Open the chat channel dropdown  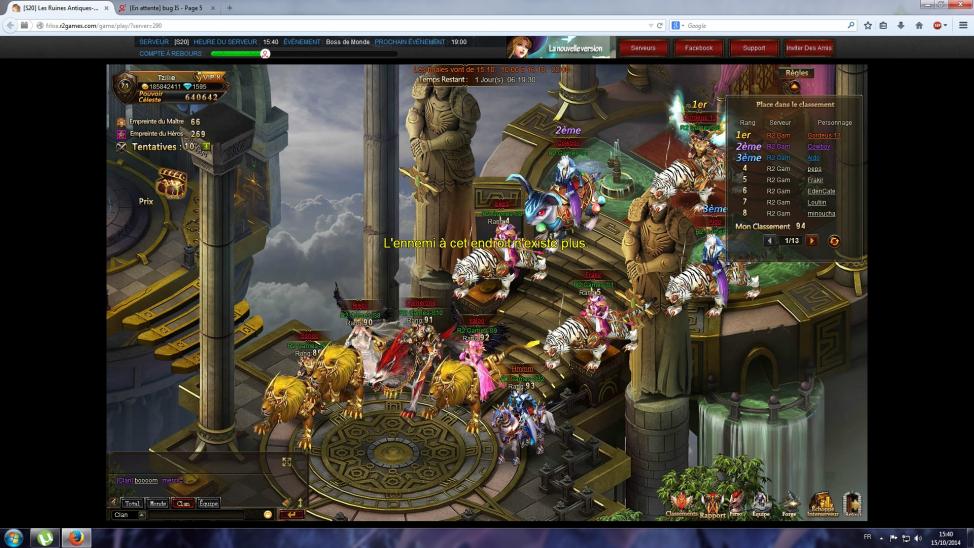coord(141,515)
